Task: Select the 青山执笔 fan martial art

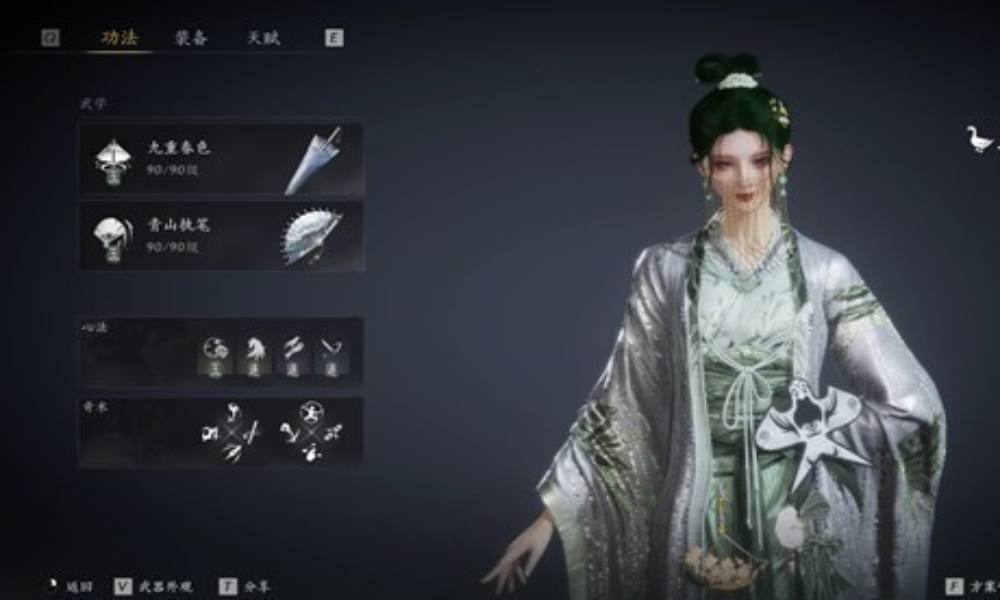Action: [180, 234]
